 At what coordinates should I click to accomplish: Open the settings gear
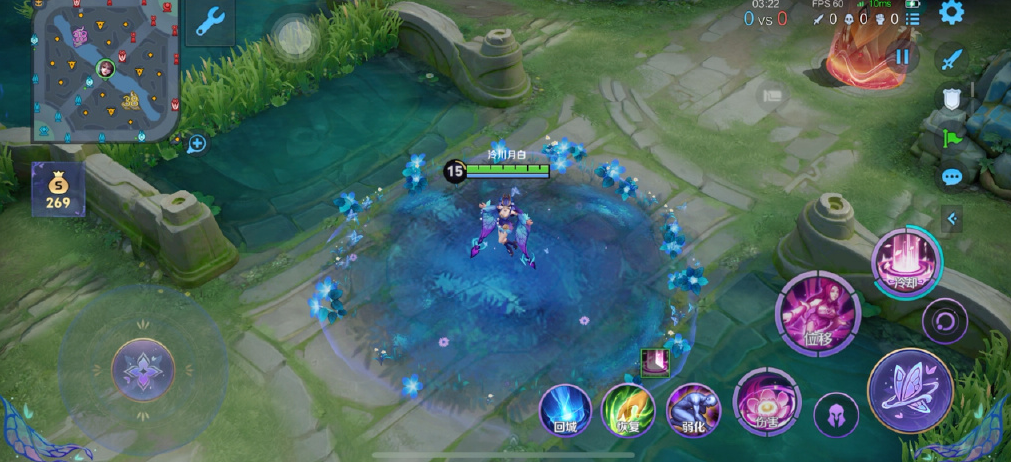tap(951, 13)
